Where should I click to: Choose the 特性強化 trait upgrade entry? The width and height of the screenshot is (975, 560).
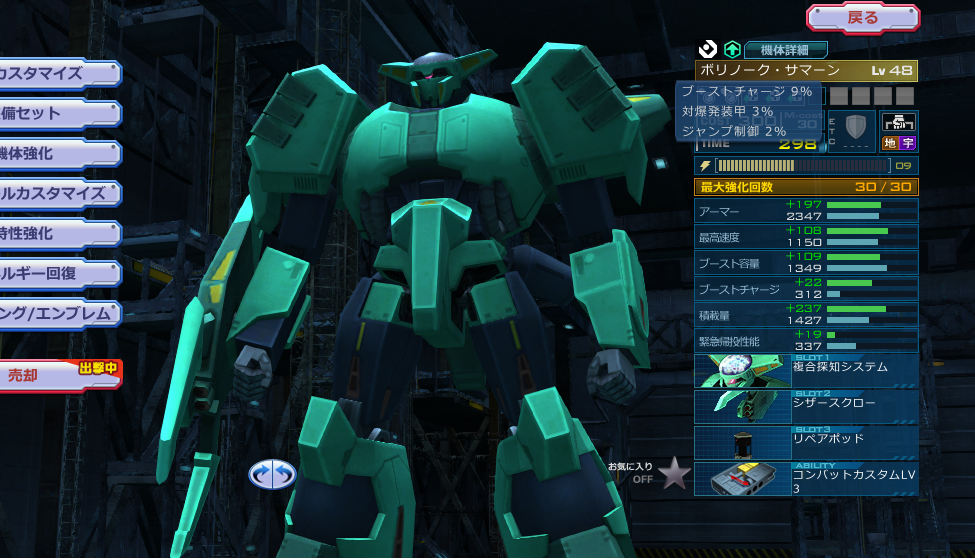click(x=57, y=233)
